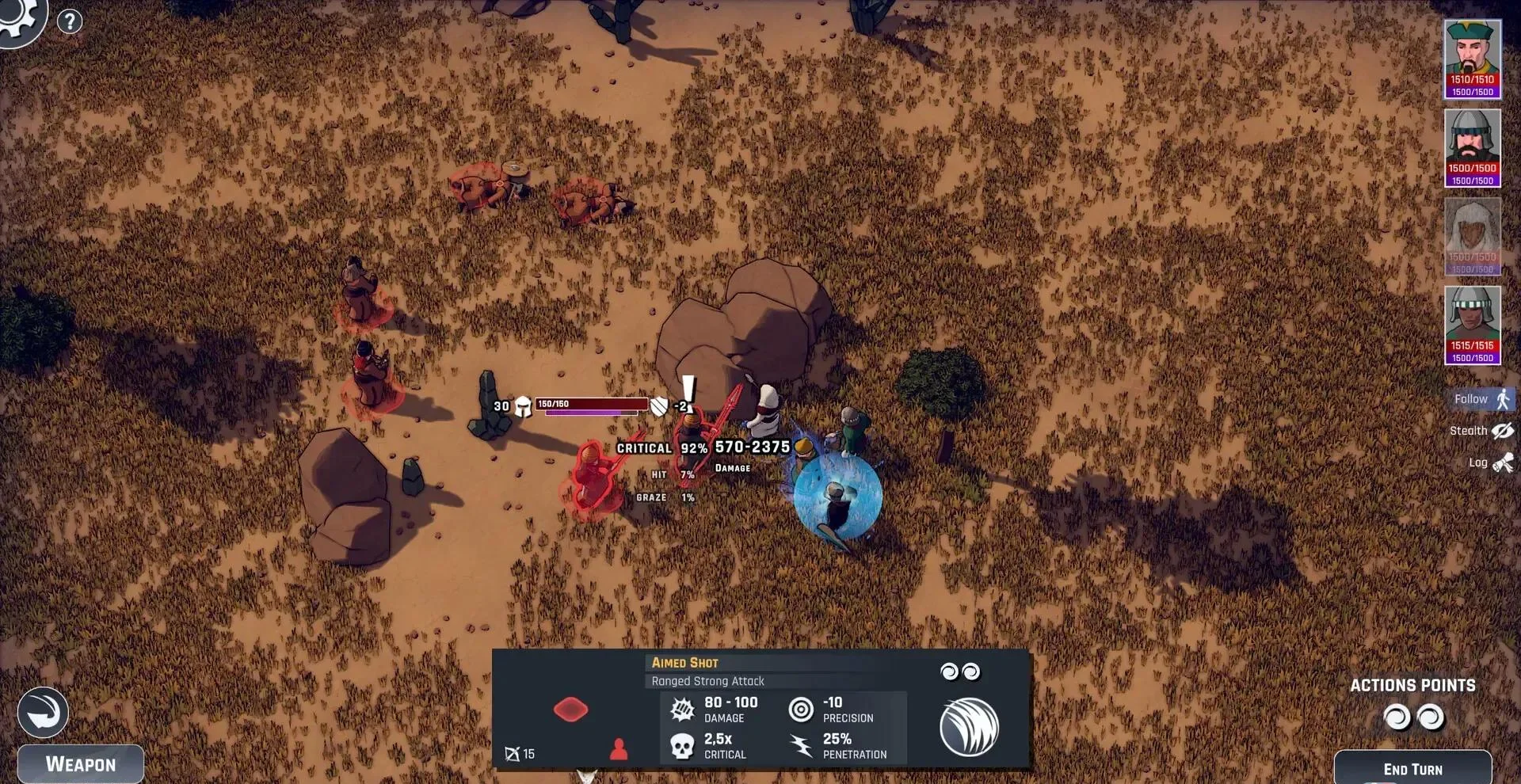This screenshot has height=784, width=1521.
Task: Activate the Aimed Shot feather ability icon
Action: pyautogui.click(x=969, y=727)
